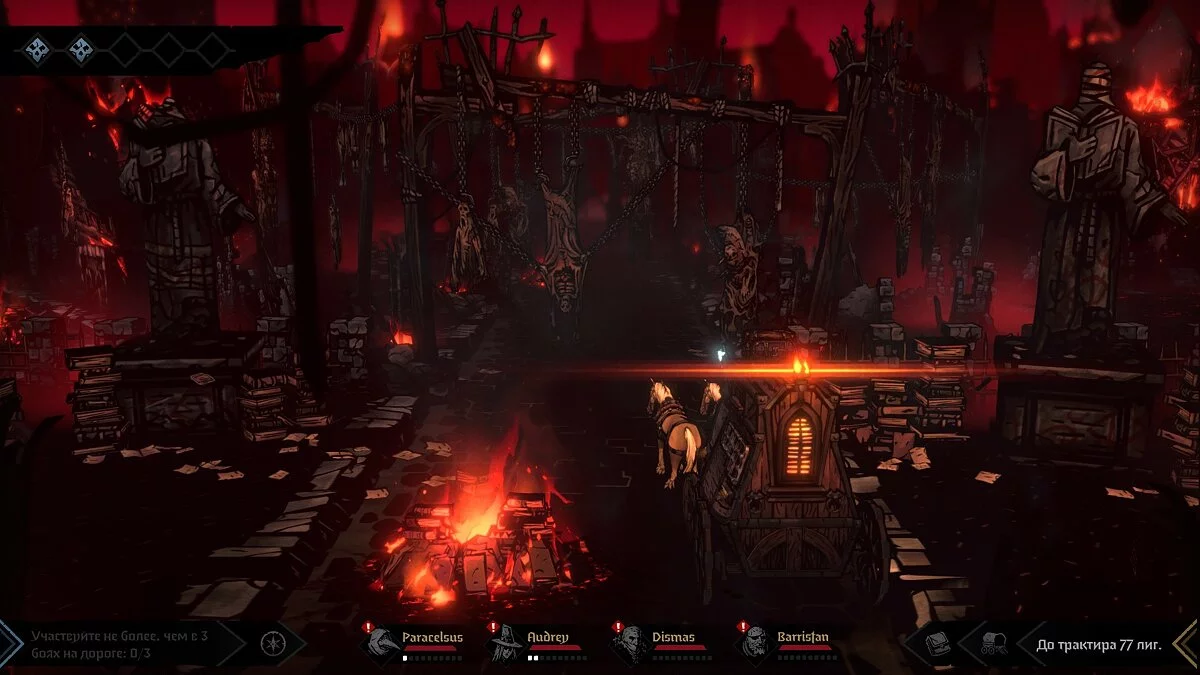Open the map compass icon
The width and height of the screenshot is (1200, 675).
pyautogui.click(x=269, y=643)
